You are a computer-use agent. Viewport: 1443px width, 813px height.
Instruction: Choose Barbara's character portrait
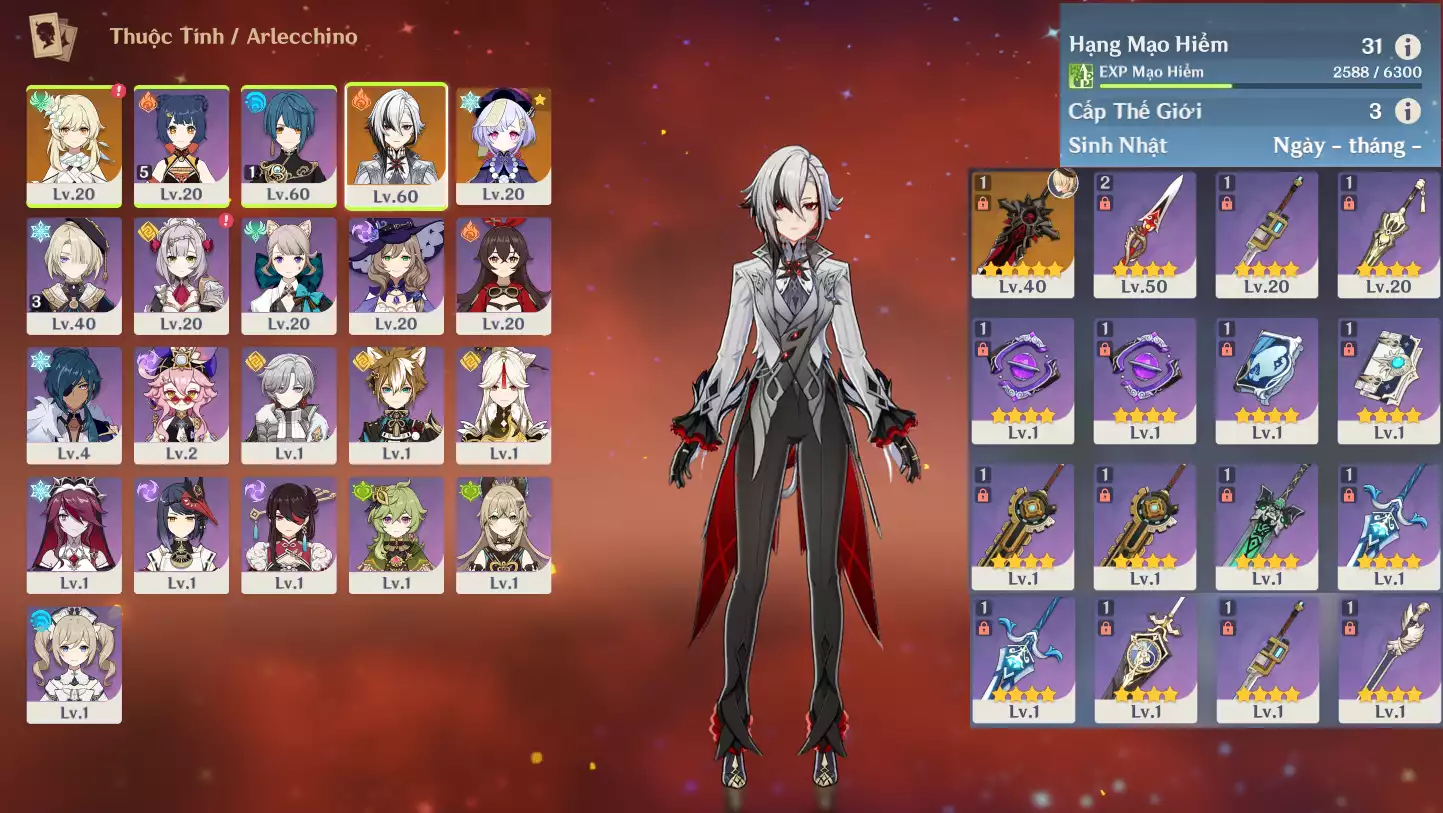[74, 663]
